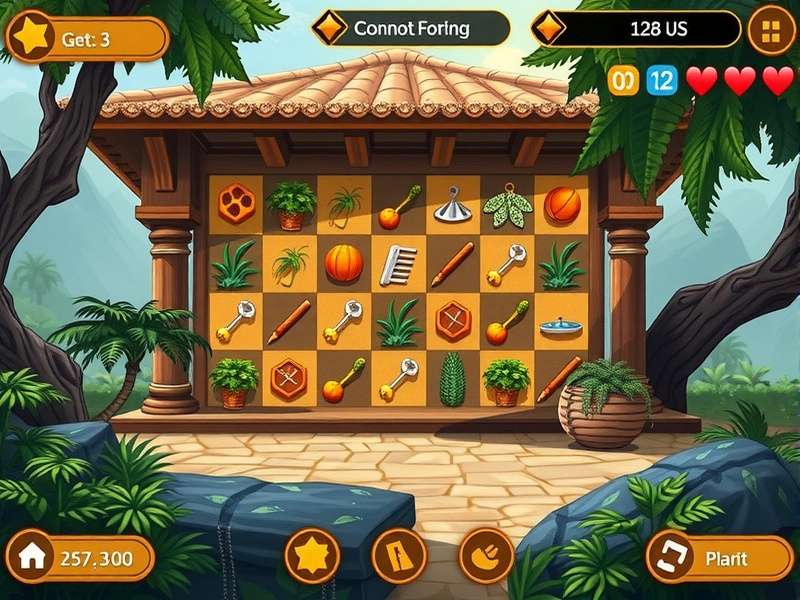Open the home button showing 257.300
This screenshot has height=600, width=800.
[81, 558]
